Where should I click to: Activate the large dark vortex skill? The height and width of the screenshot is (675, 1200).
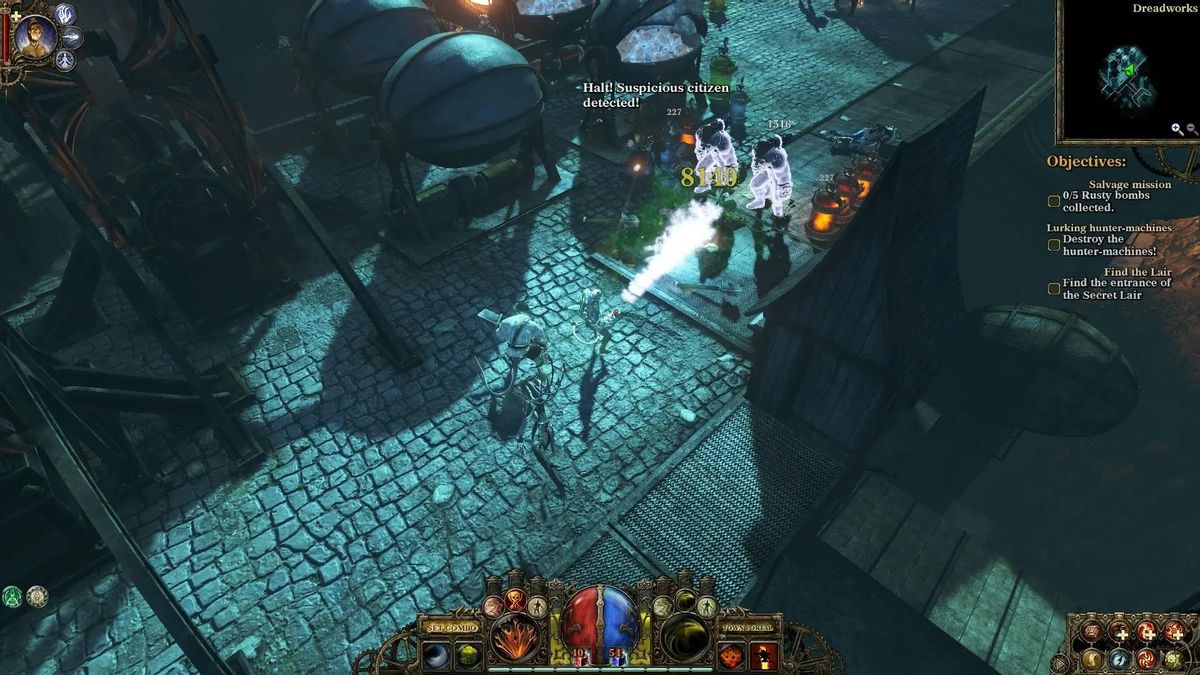point(684,638)
